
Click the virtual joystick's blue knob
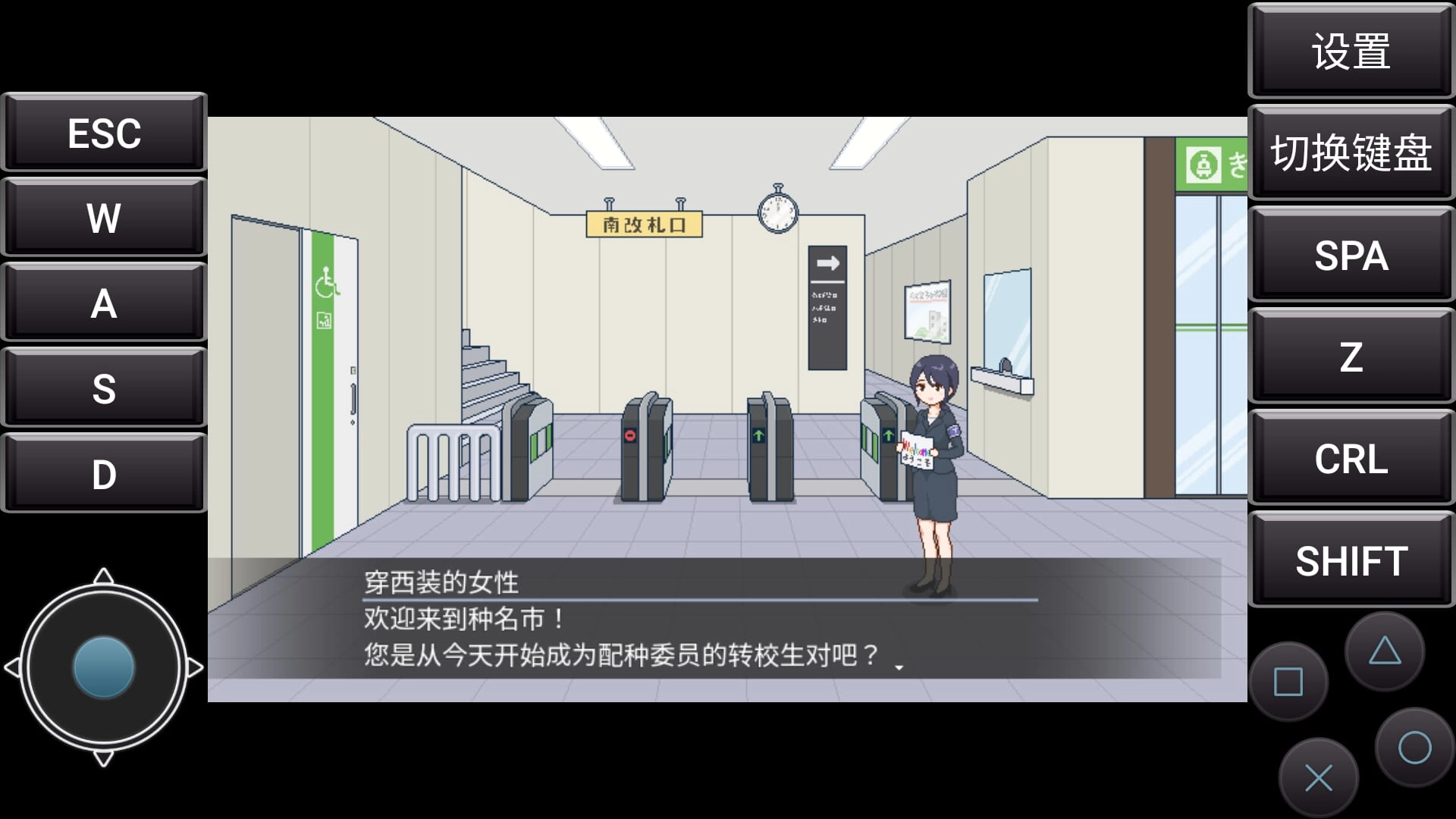104,667
